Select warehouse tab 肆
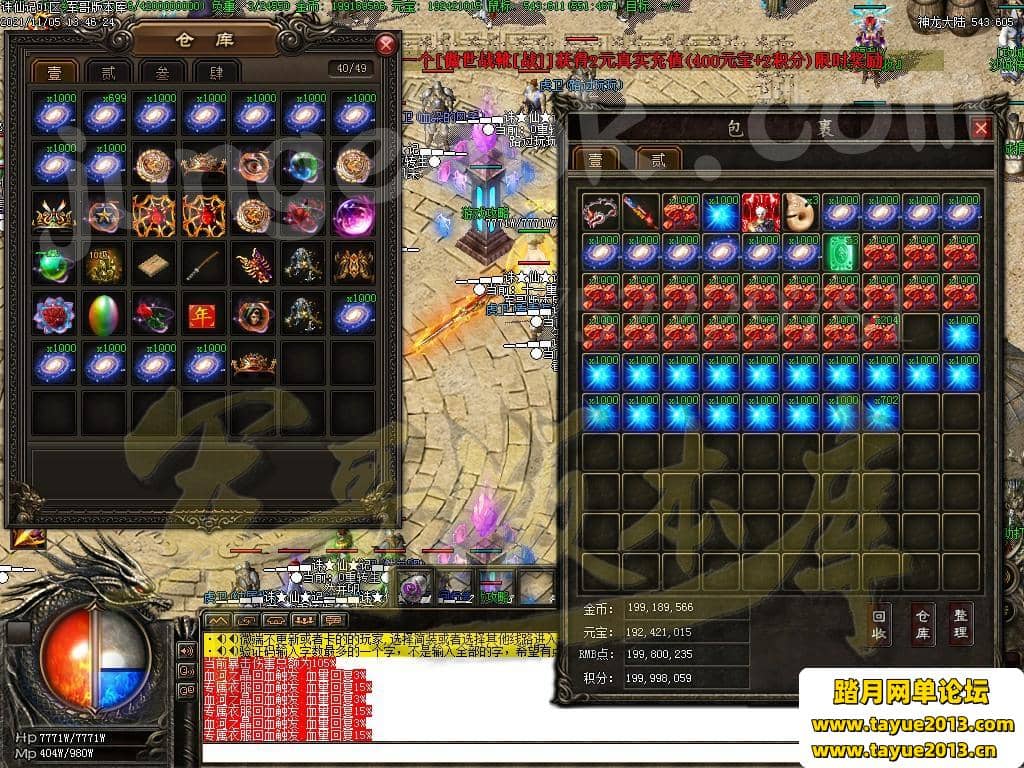The height and width of the screenshot is (768, 1024). 215,72
